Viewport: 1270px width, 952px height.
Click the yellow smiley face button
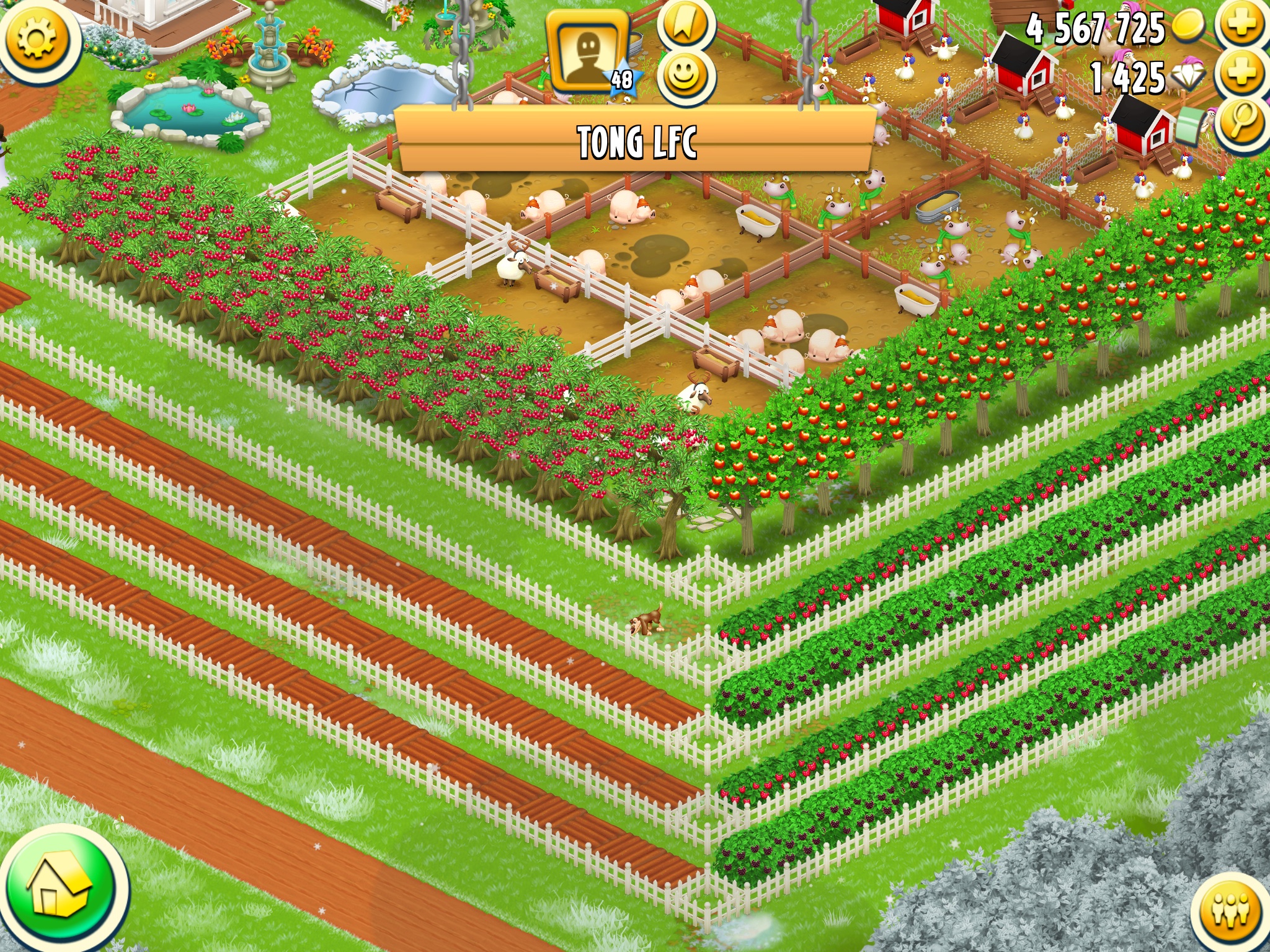click(685, 77)
